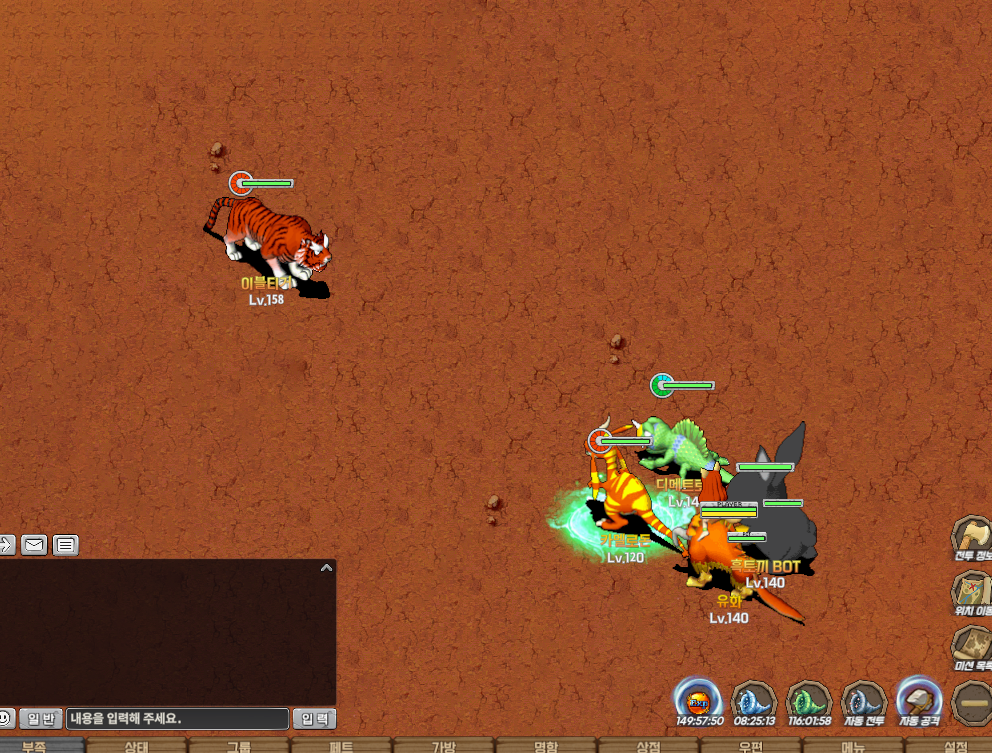Collapse the chat window with arrow

point(325,568)
